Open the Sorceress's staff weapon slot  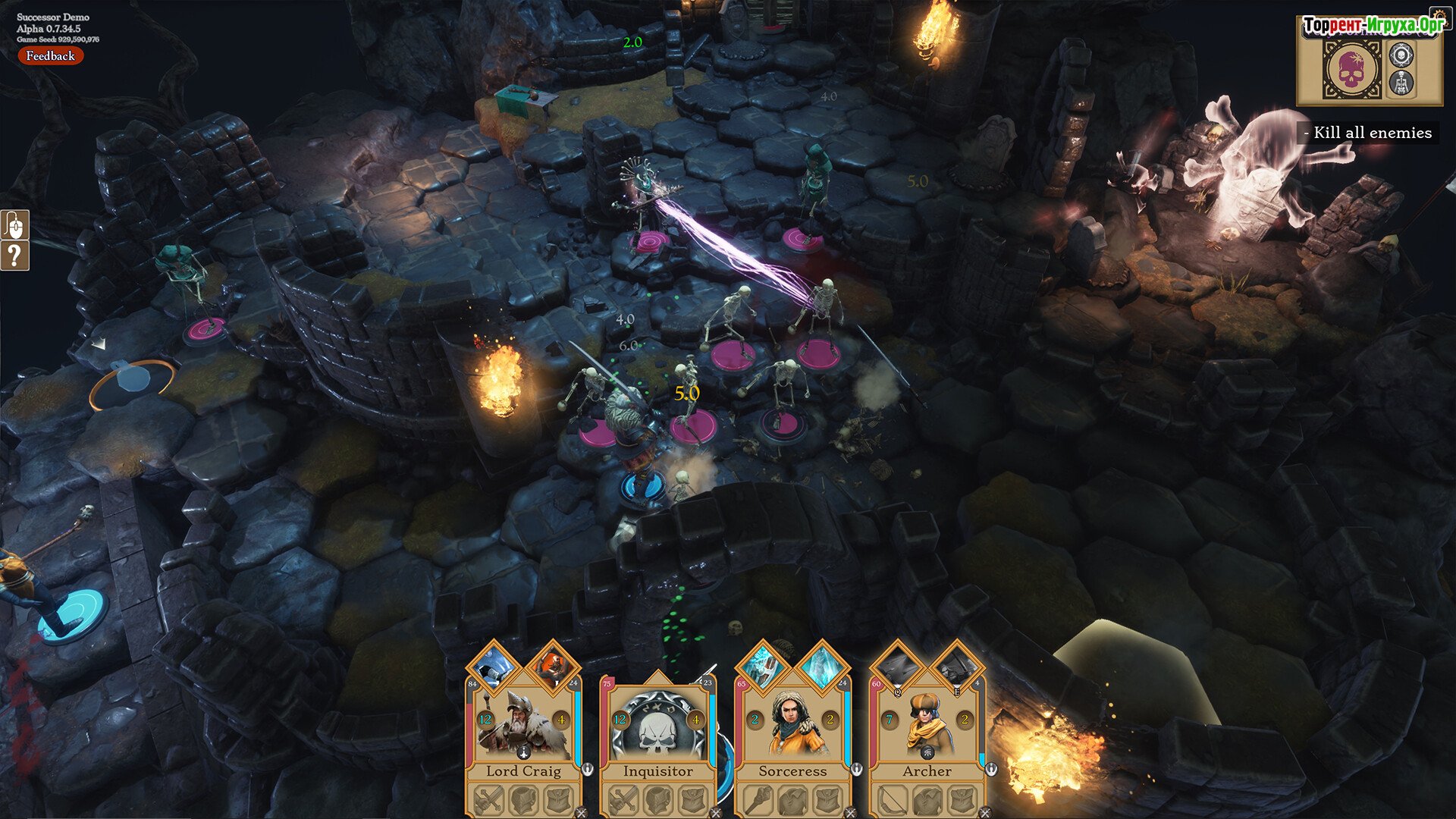[x=758, y=800]
